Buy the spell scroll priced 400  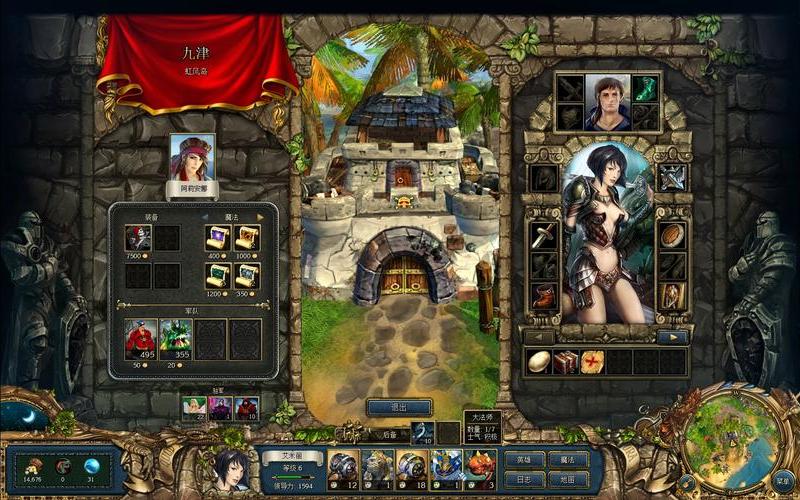[x=218, y=238]
